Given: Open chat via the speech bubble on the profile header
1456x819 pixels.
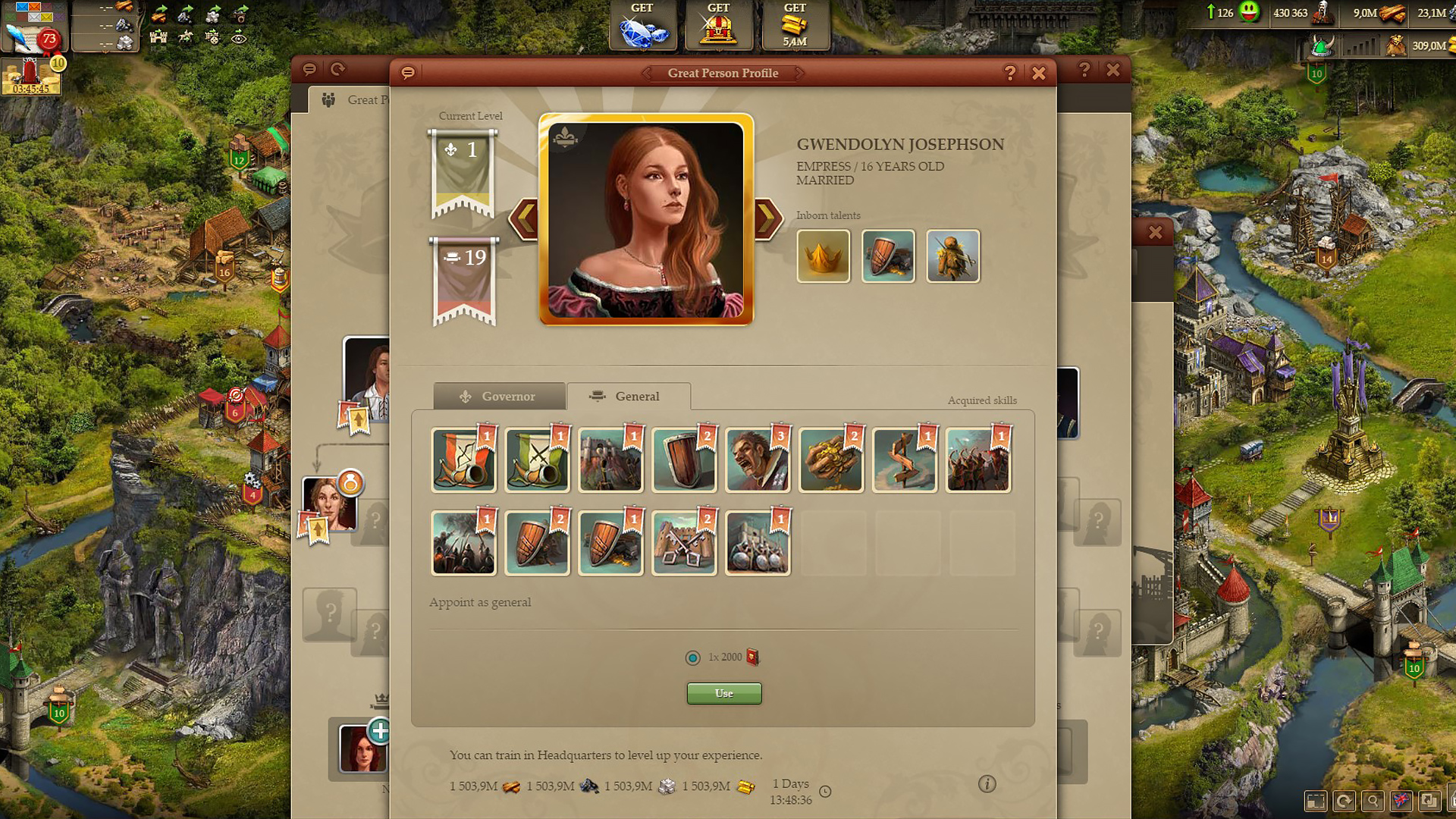Looking at the screenshot, I should coord(408,73).
